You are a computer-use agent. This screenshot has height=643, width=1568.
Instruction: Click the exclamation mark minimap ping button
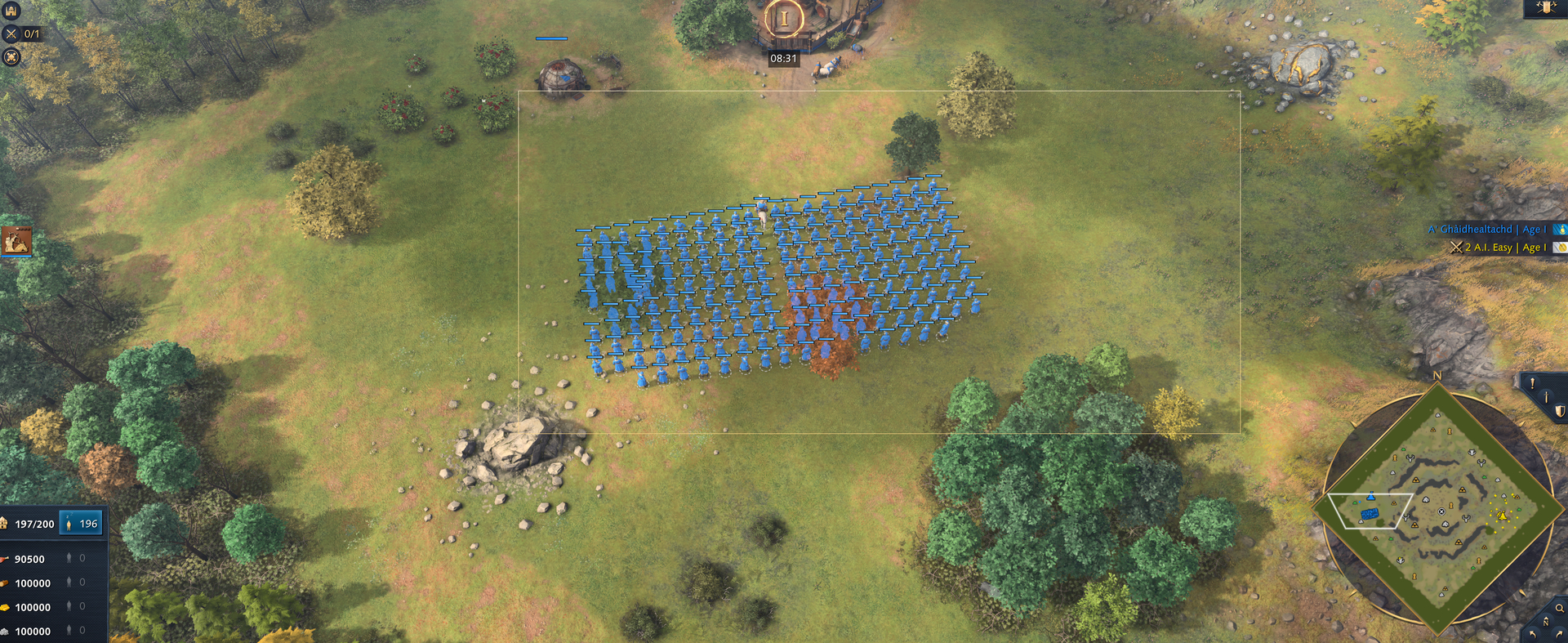coord(1532,382)
